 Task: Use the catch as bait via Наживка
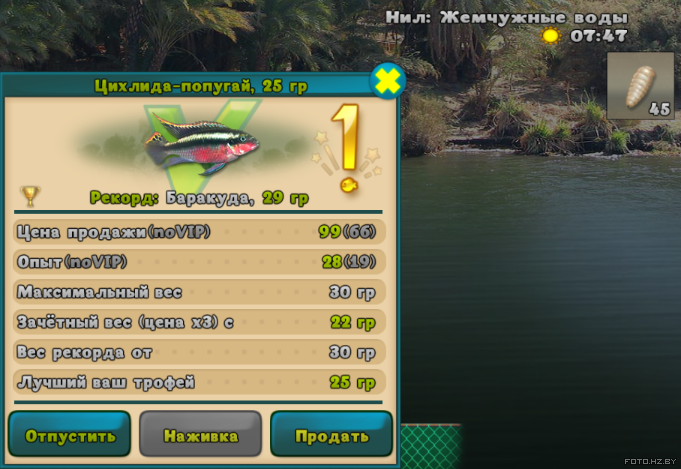(200, 435)
